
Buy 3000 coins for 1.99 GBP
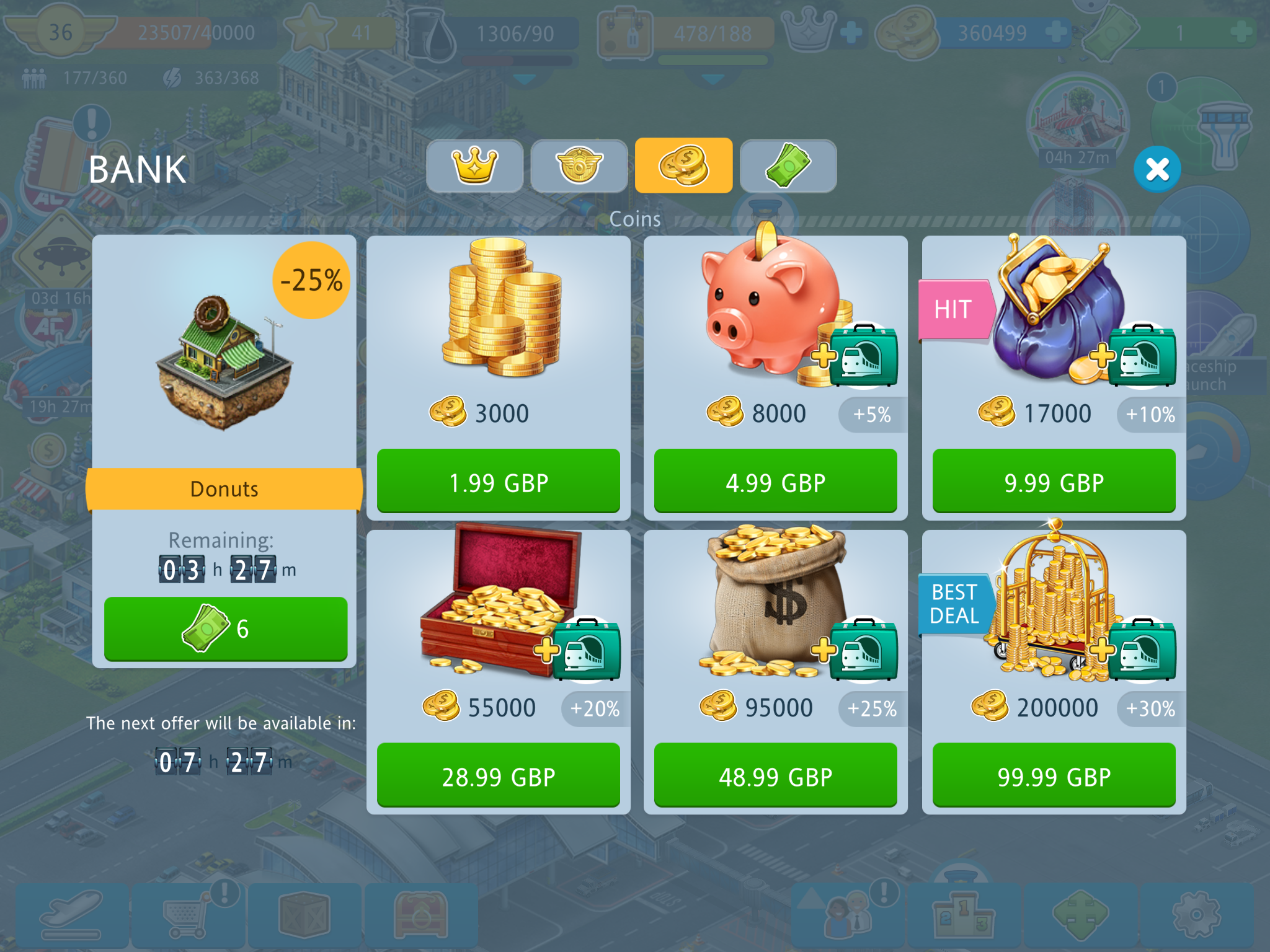point(499,482)
